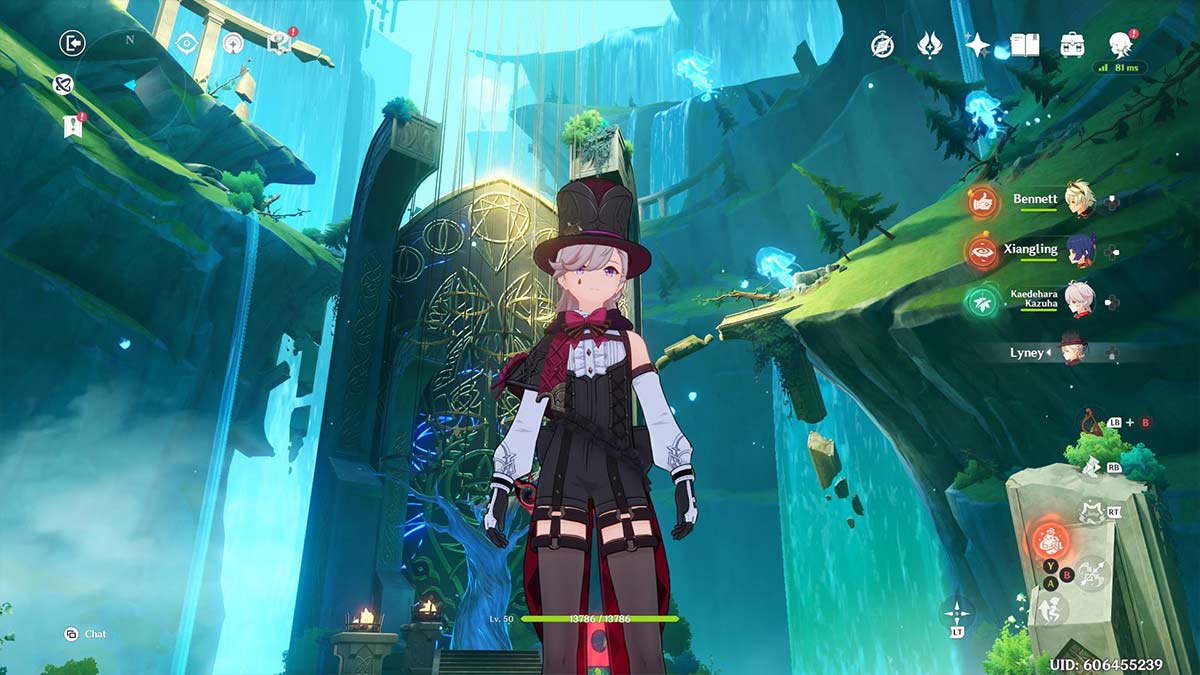Click the swirling orbit icon below exit
Viewport: 1200px width, 675px height.
(x=63, y=85)
